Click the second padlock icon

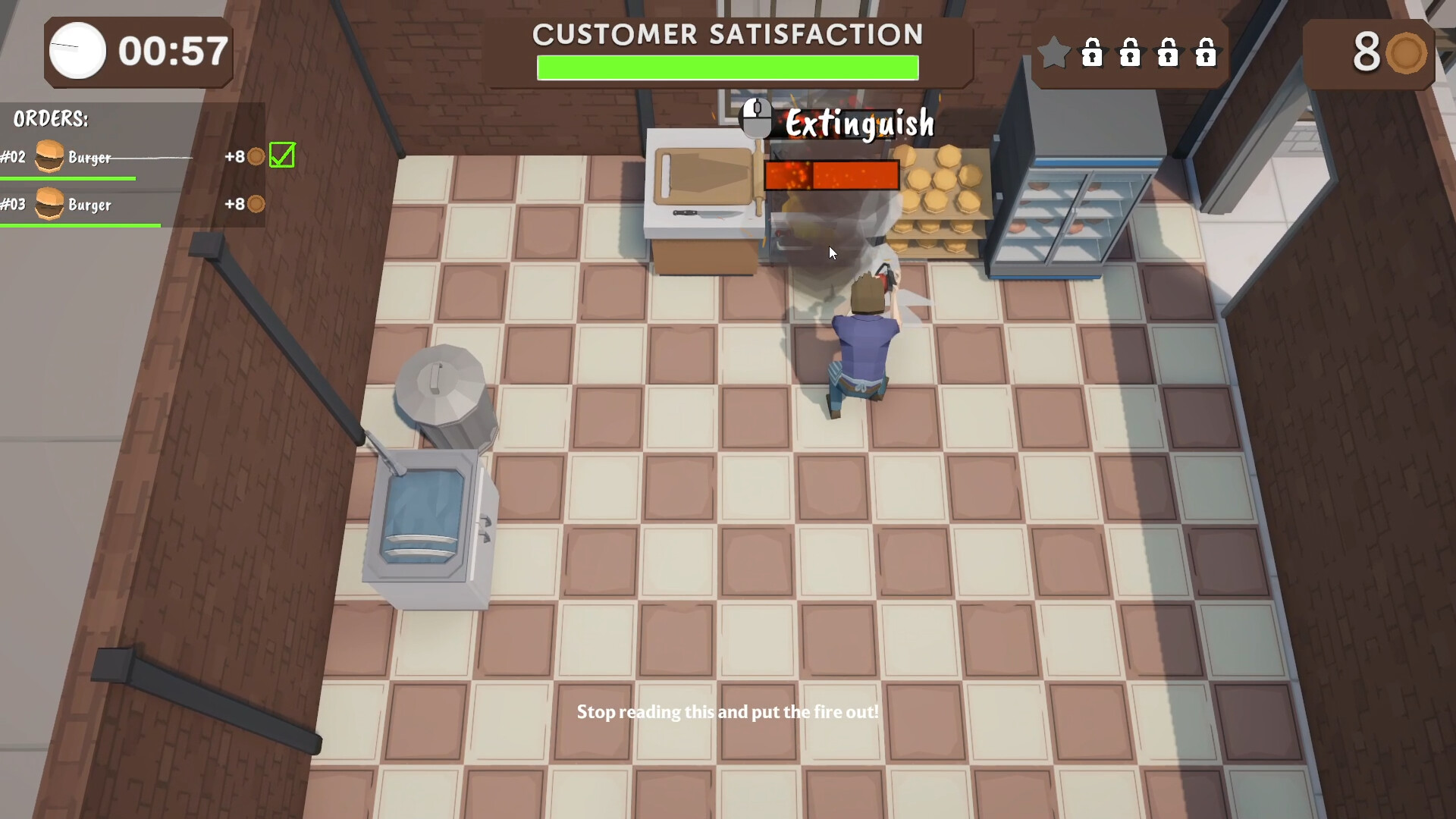click(x=1131, y=53)
